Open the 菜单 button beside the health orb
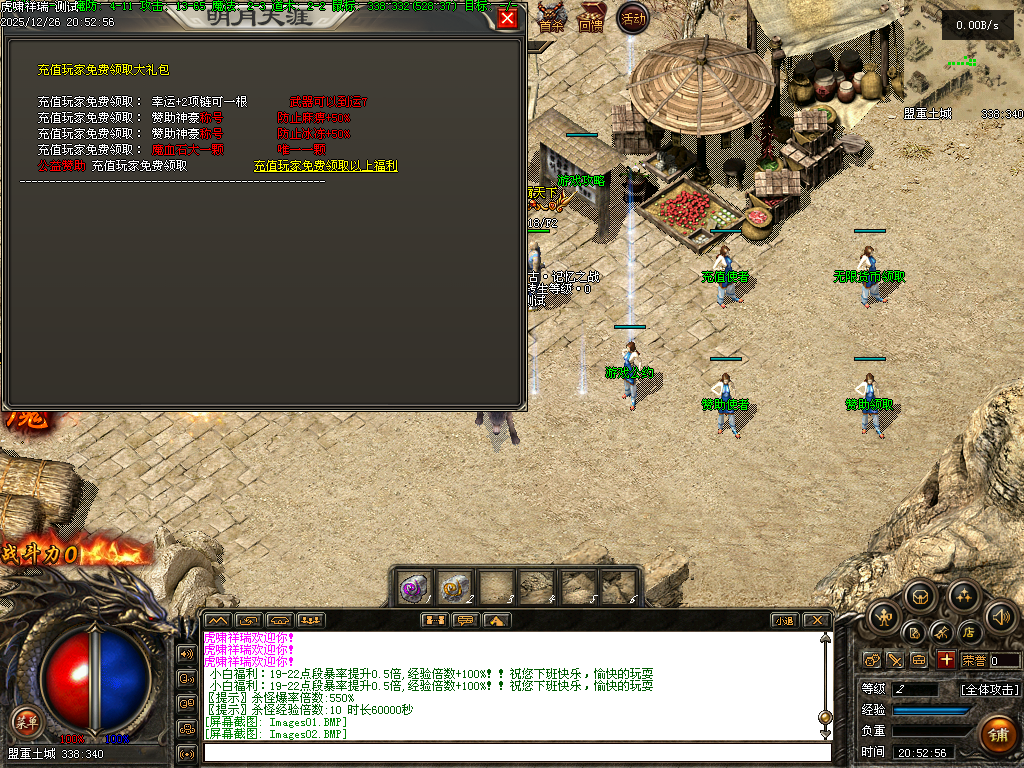The width and height of the screenshot is (1024, 768). tap(26, 720)
